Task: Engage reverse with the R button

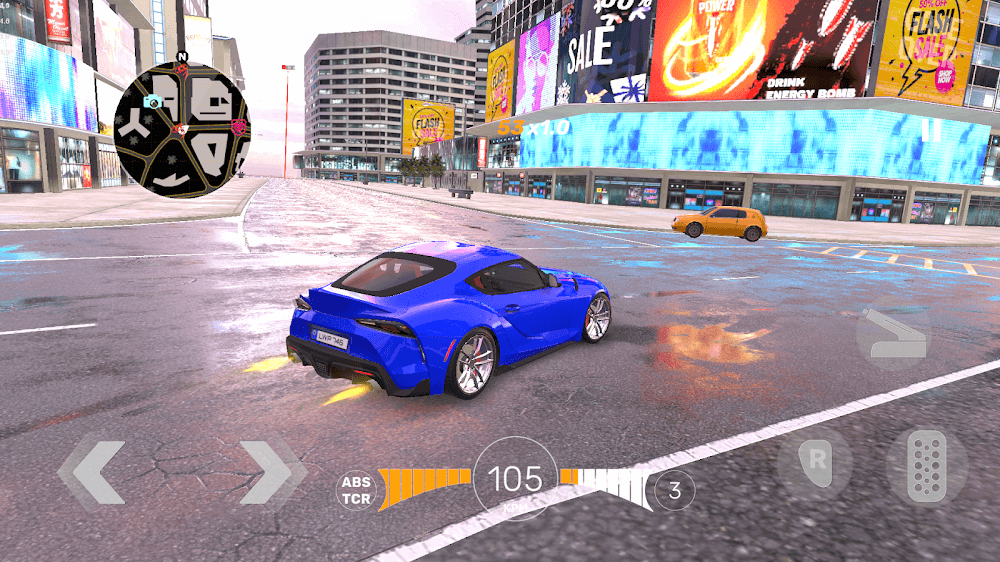Action: tap(815, 465)
